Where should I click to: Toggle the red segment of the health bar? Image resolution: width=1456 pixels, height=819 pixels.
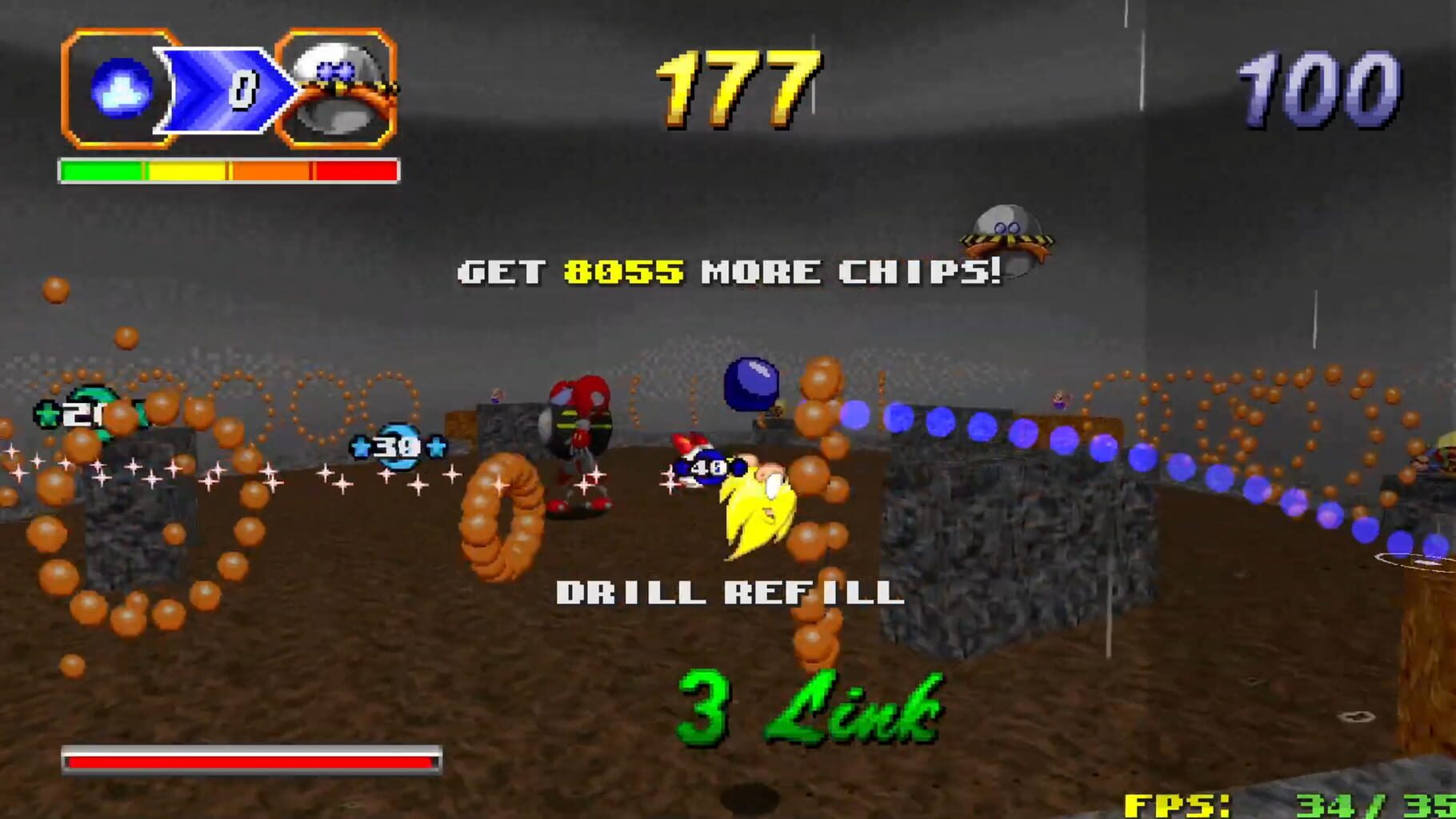click(356, 169)
